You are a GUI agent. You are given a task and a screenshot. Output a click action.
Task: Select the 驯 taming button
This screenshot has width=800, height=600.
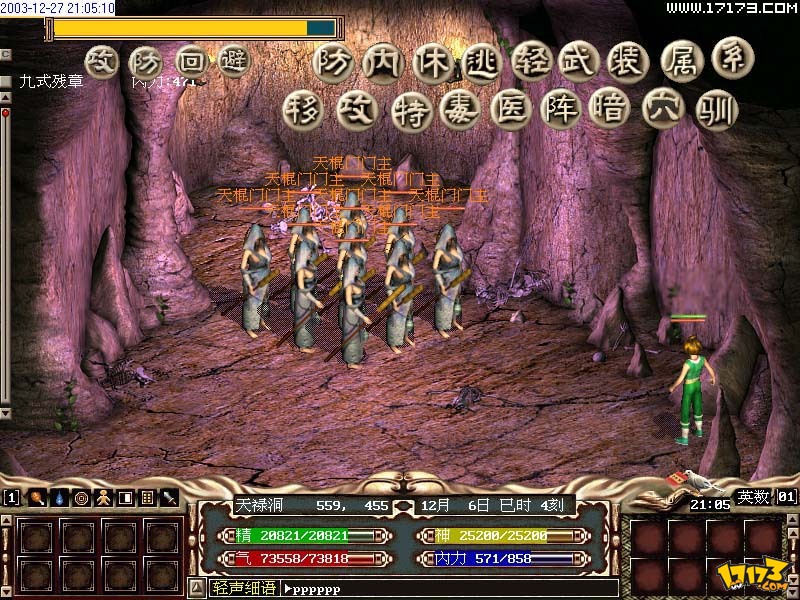click(714, 109)
